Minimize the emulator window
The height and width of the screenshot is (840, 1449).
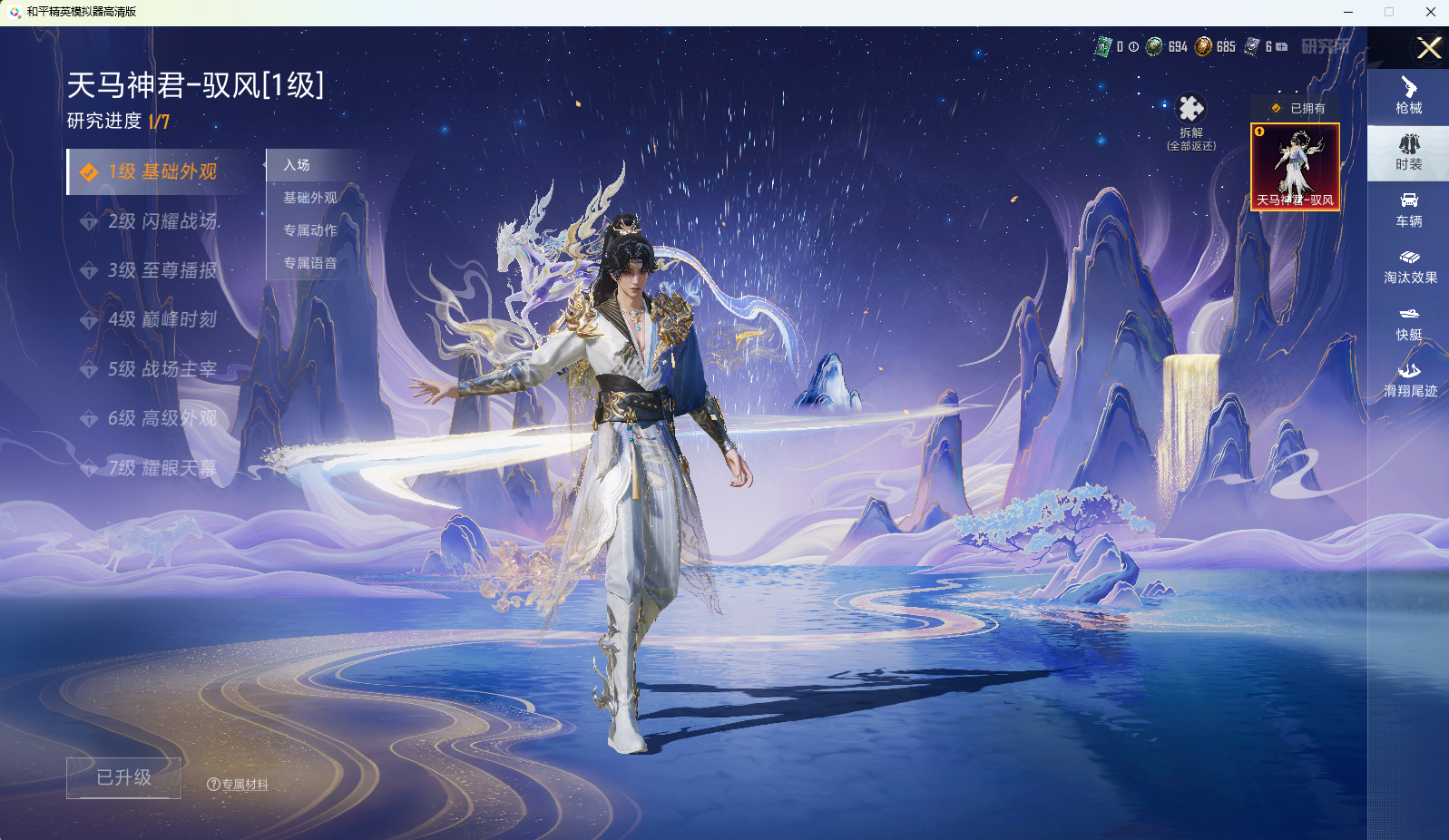pos(1348,12)
